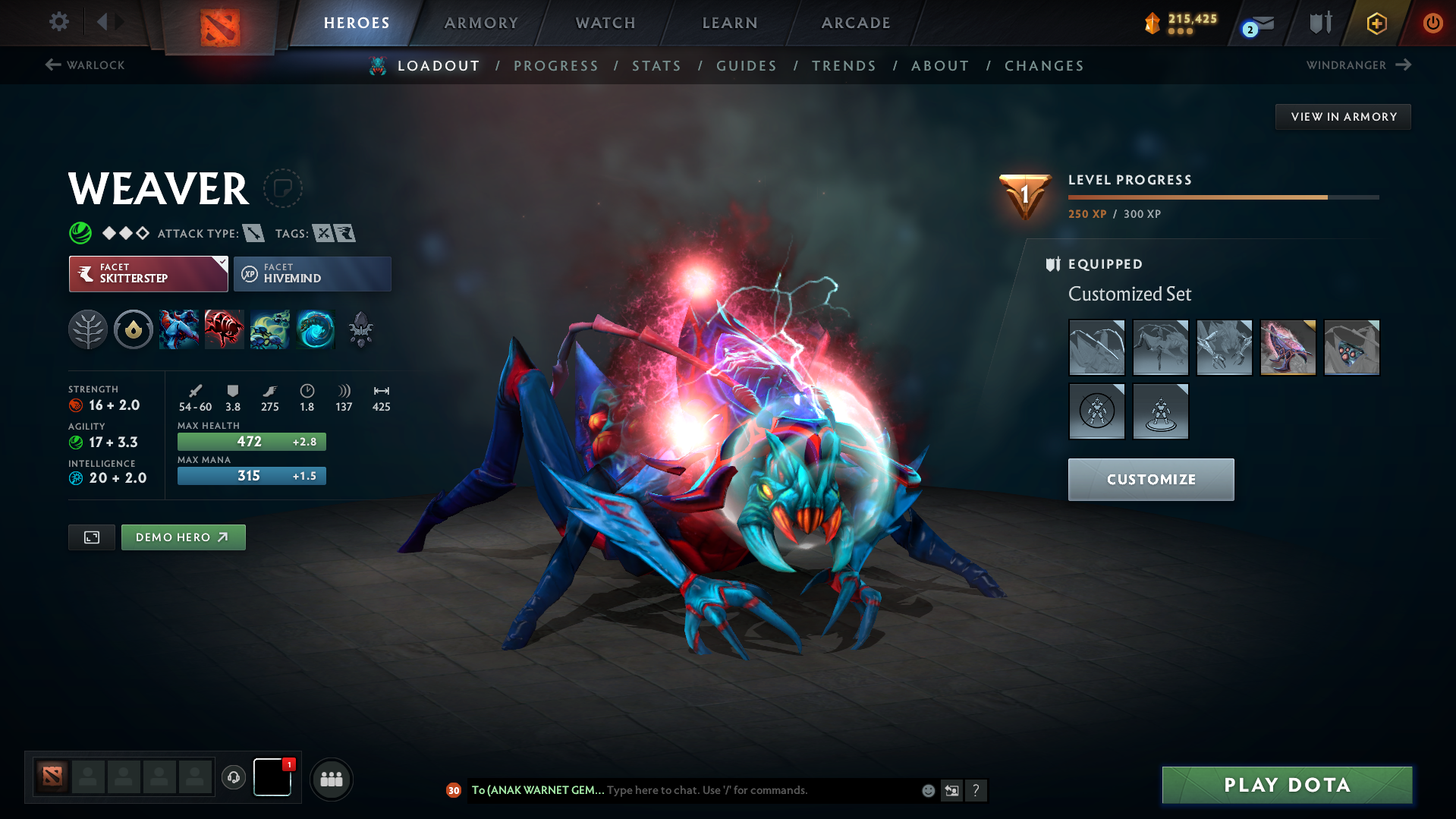Expand the Skitterstep facet dropdown arrow
Viewport: 1456px width, 819px height.
pos(221,265)
